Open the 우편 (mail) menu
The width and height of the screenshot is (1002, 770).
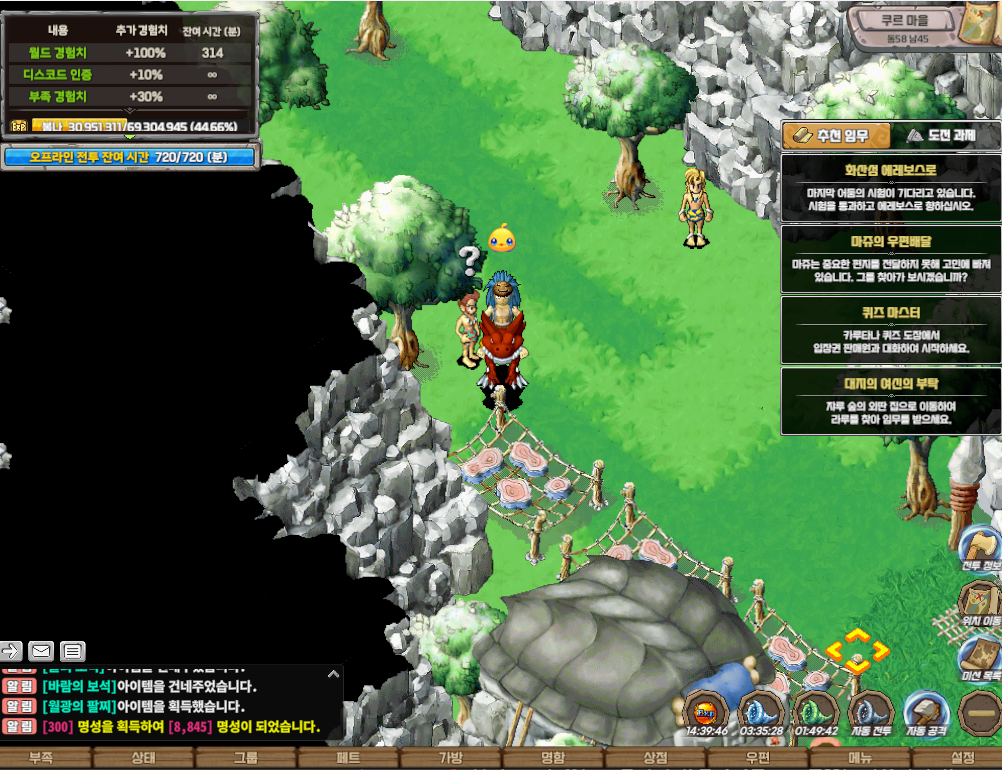(758, 758)
